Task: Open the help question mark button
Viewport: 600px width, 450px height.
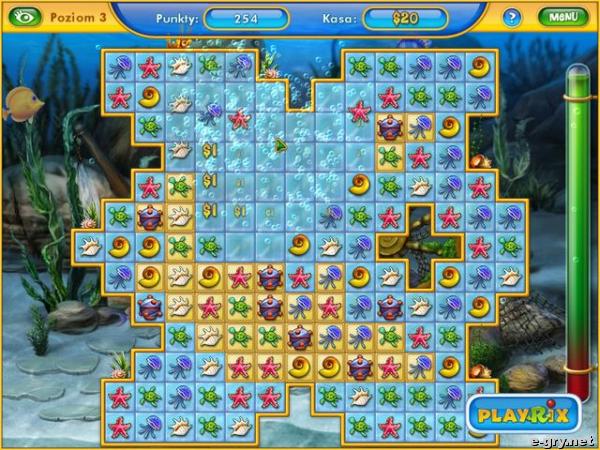Action: (512, 18)
